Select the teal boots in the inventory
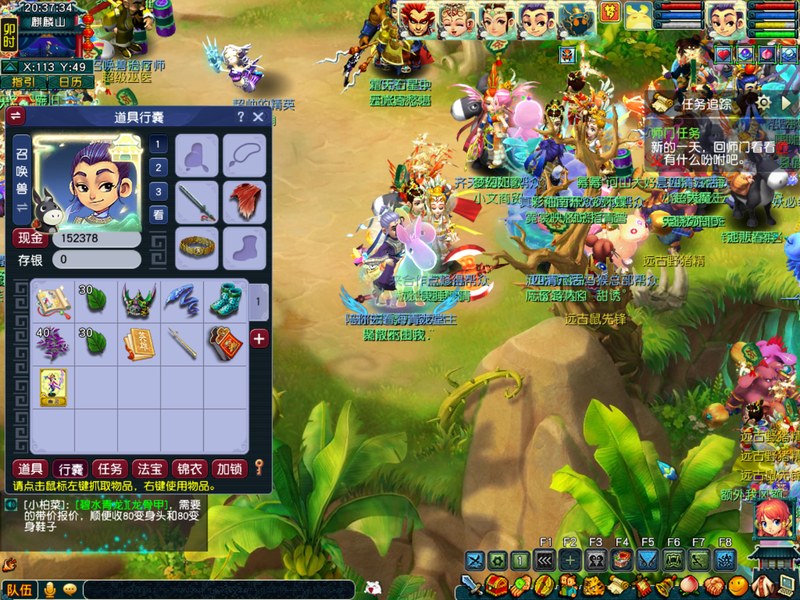 click(x=224, y=301)
